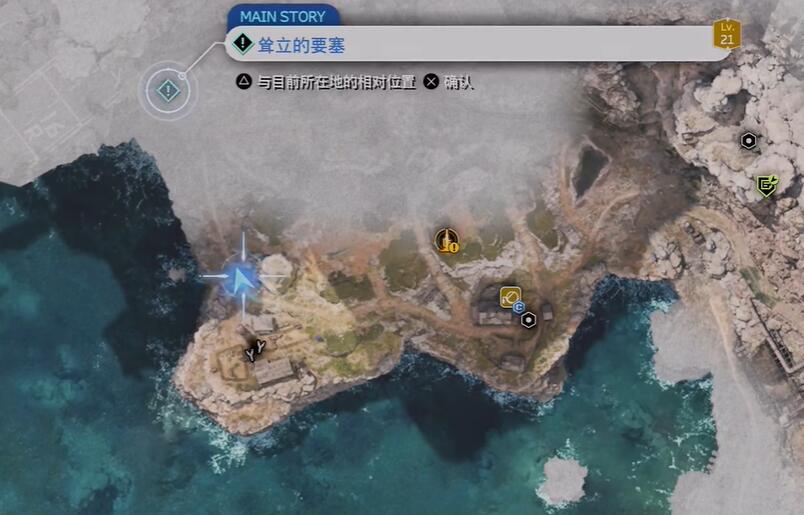Click the small blue C marker
Viewport: 804px width, 515px height.
coord(519,308)
